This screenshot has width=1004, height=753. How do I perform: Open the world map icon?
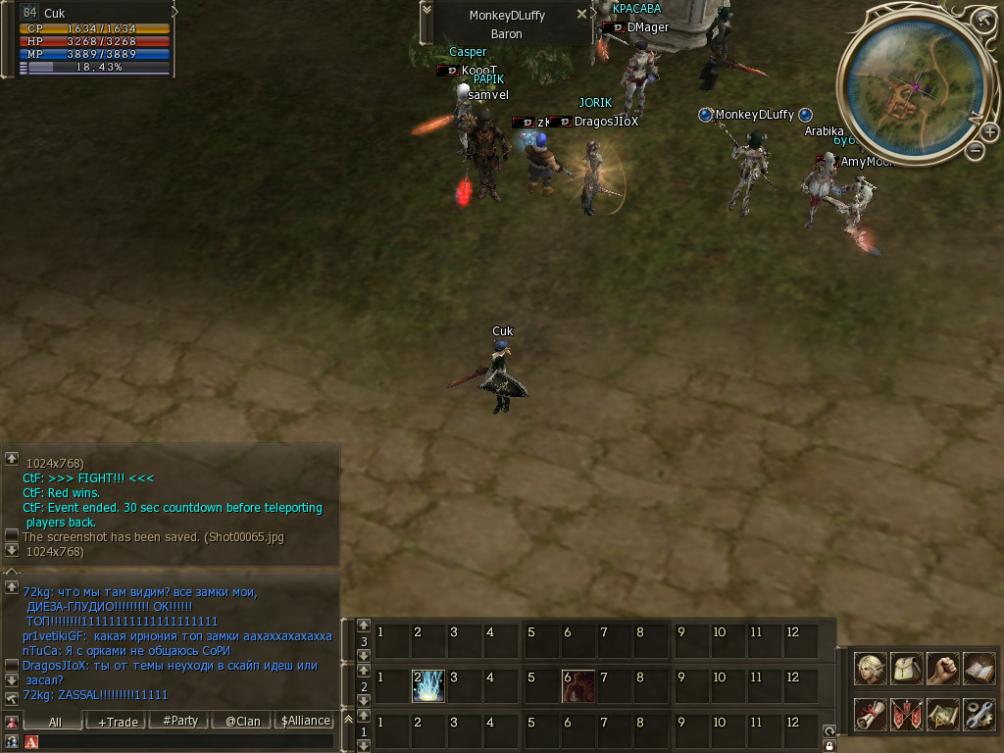[942, 714]
